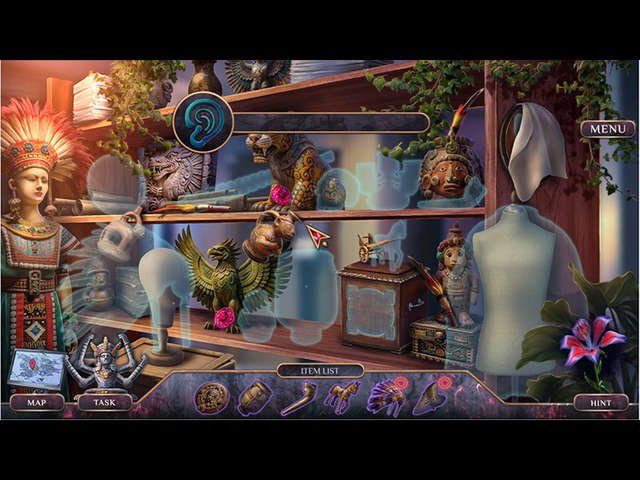Click the ear icon on the top bar
The height and width of the screenshot is (480, 640).
click(x=203, y=122)
